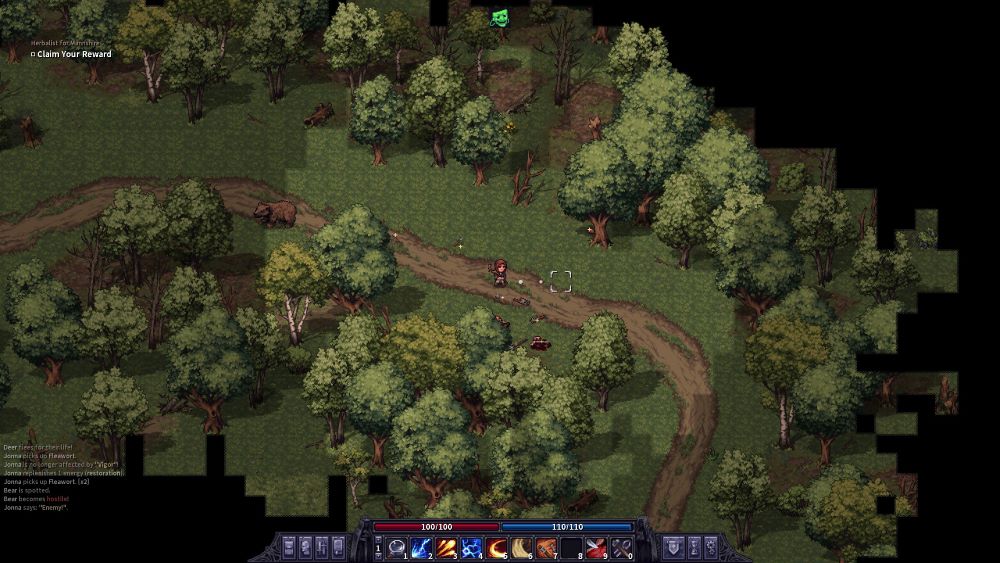Switch hotbar page with the up arrow
The height and width of the screenshot is (563, 1000).
click(378, 541)
